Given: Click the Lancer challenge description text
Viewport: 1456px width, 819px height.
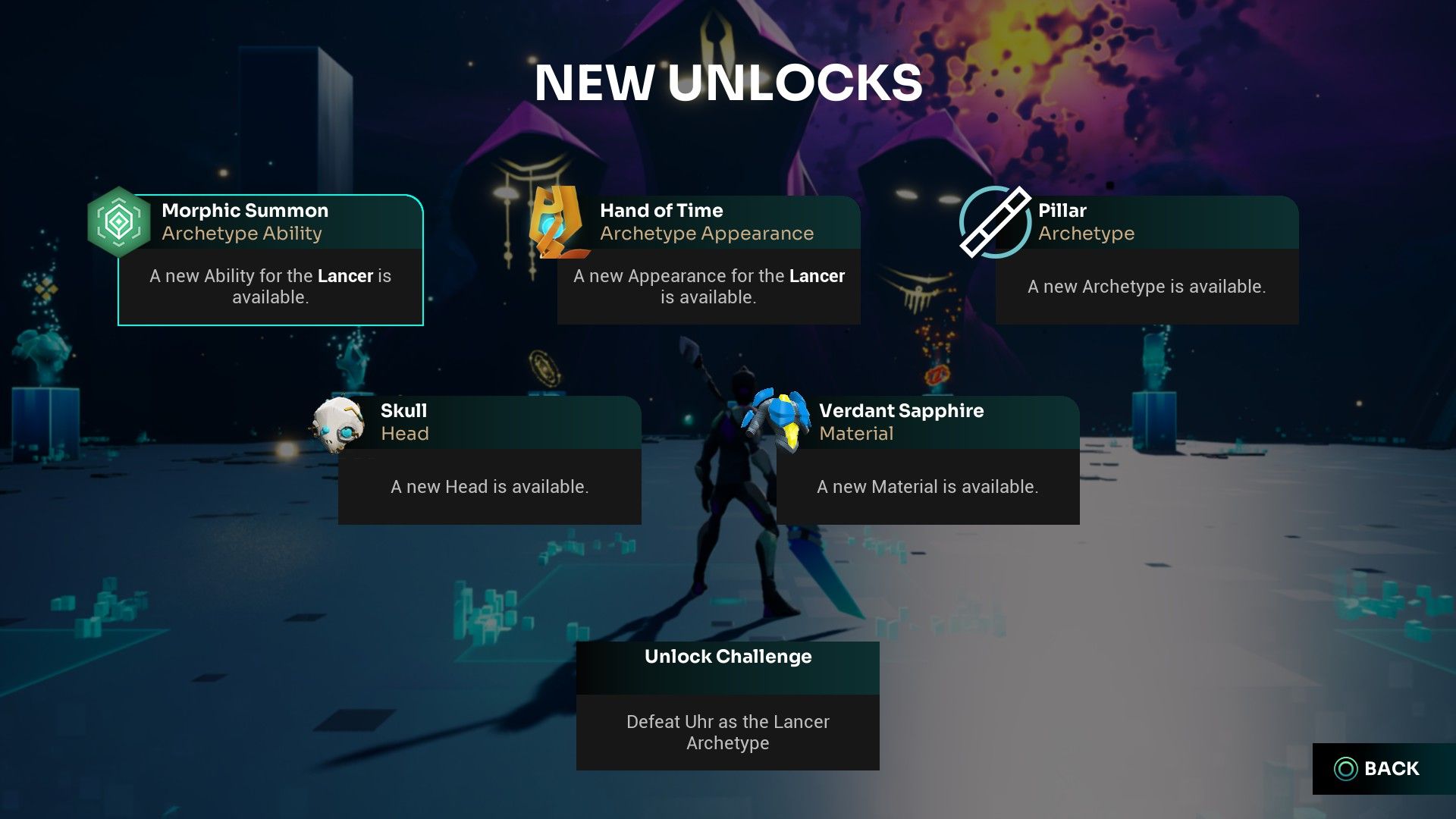Looking at the screenshot, I should tap(727, 733).
